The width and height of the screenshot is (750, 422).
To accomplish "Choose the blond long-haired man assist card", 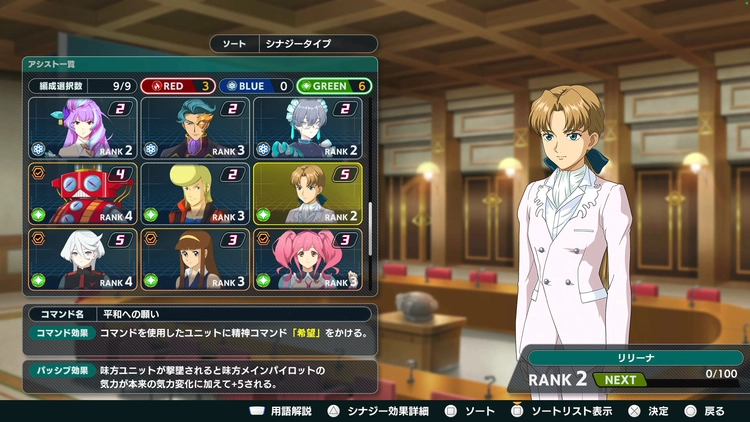I will click(x=195, y=193).
